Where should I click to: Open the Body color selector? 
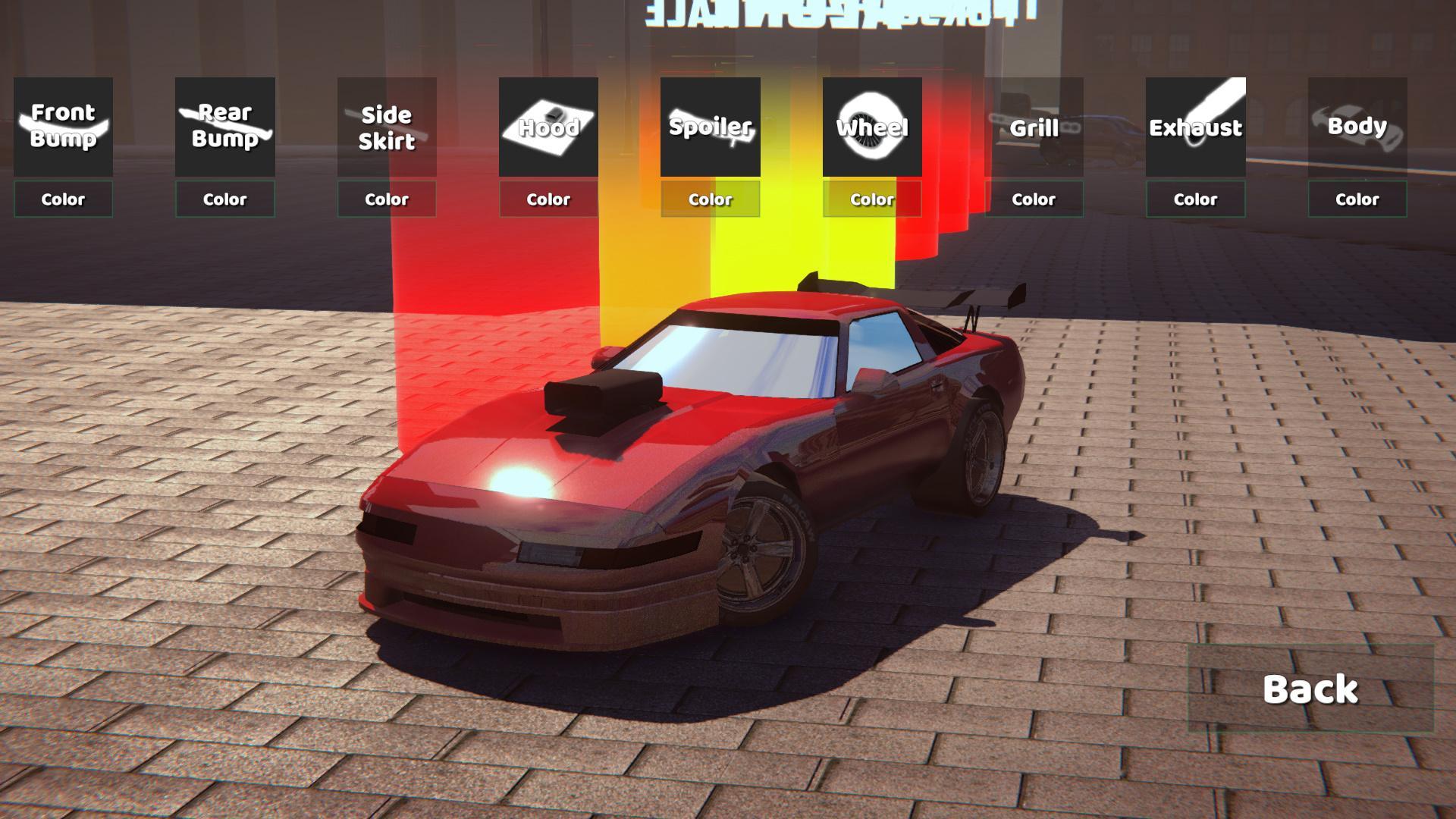(1357, 199)
